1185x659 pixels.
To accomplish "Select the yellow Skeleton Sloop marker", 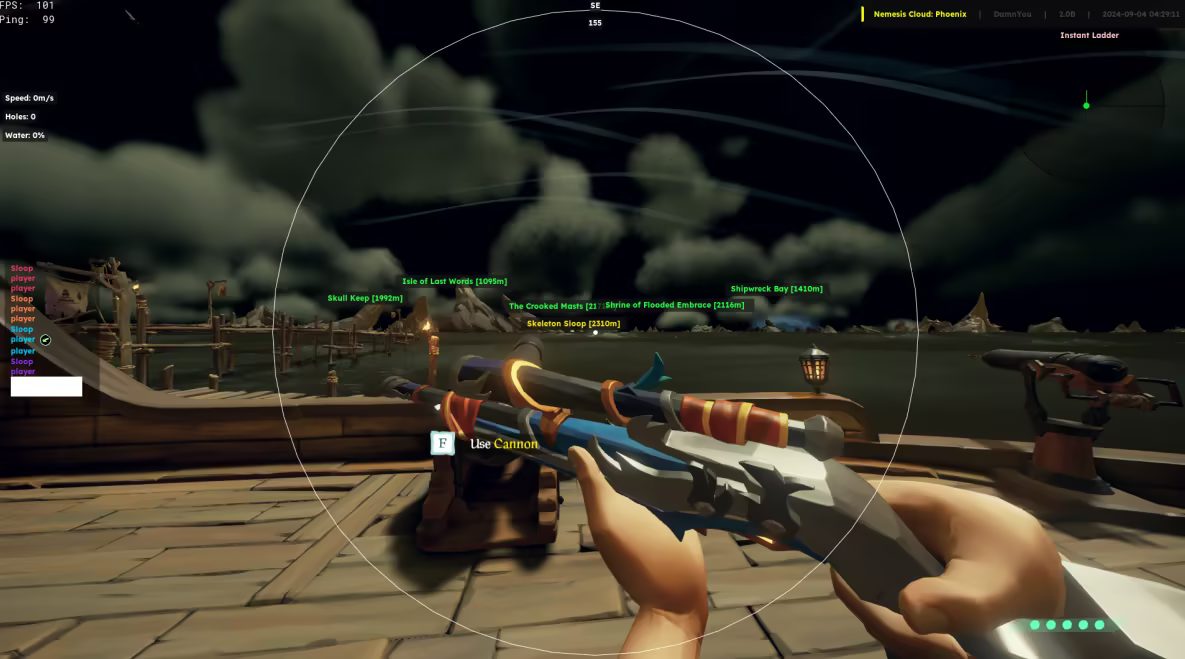I will pyautogui.click(x=573, y=324).
